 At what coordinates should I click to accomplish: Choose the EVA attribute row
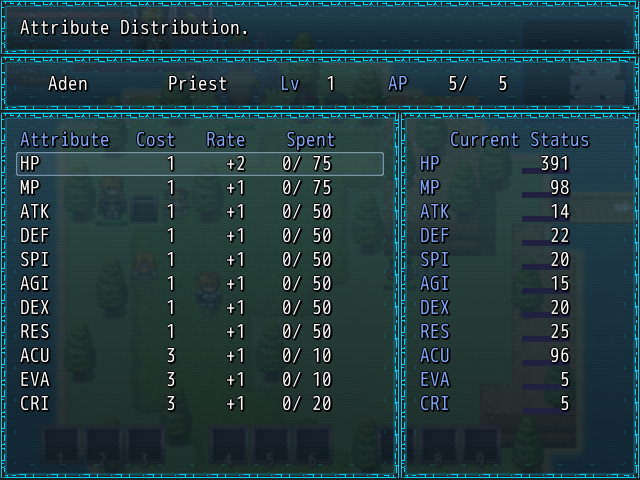[x=200, y=380]
